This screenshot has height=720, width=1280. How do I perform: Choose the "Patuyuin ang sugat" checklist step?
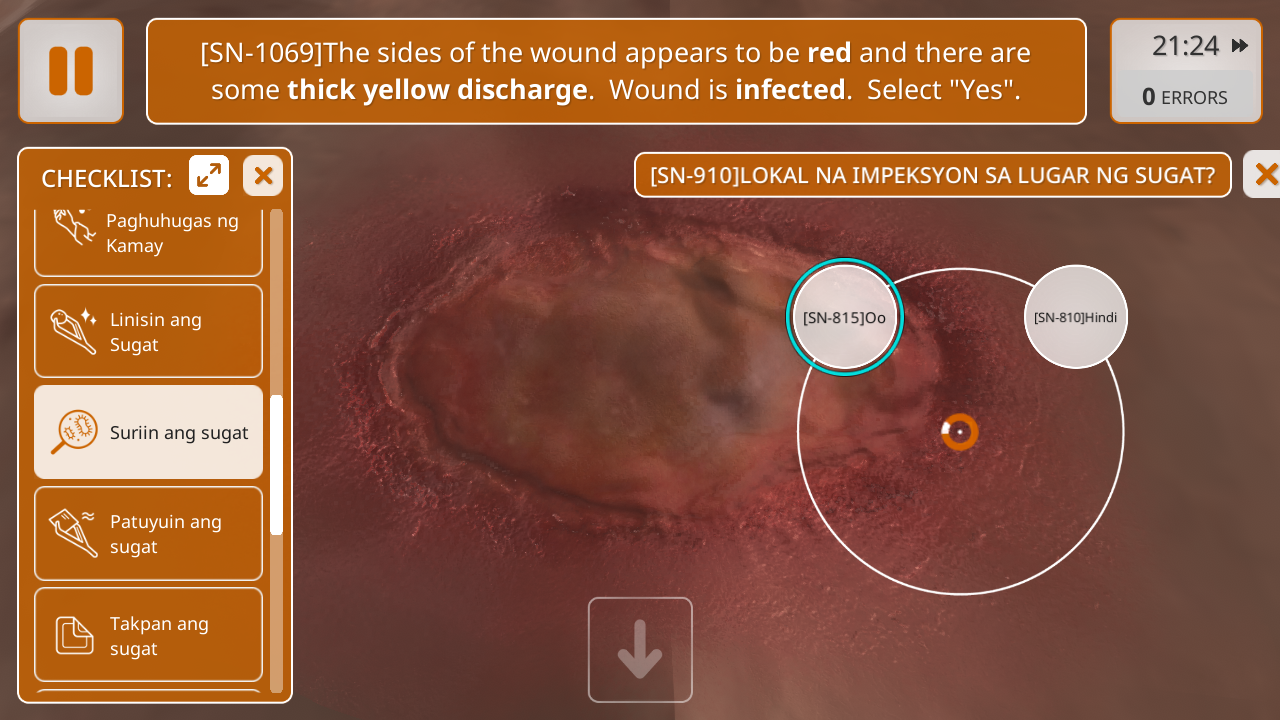148,534
